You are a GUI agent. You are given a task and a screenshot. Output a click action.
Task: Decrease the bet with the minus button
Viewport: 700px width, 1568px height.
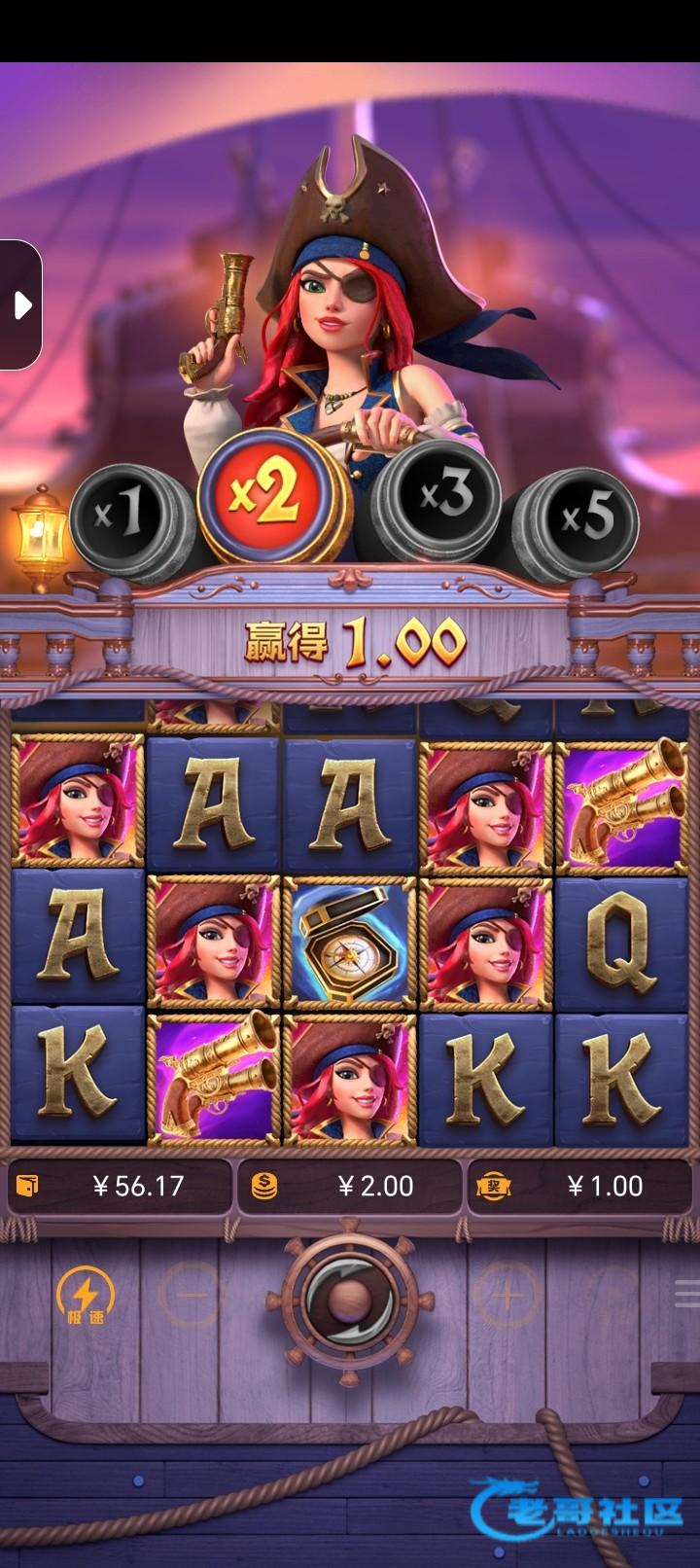[193, 1296]
